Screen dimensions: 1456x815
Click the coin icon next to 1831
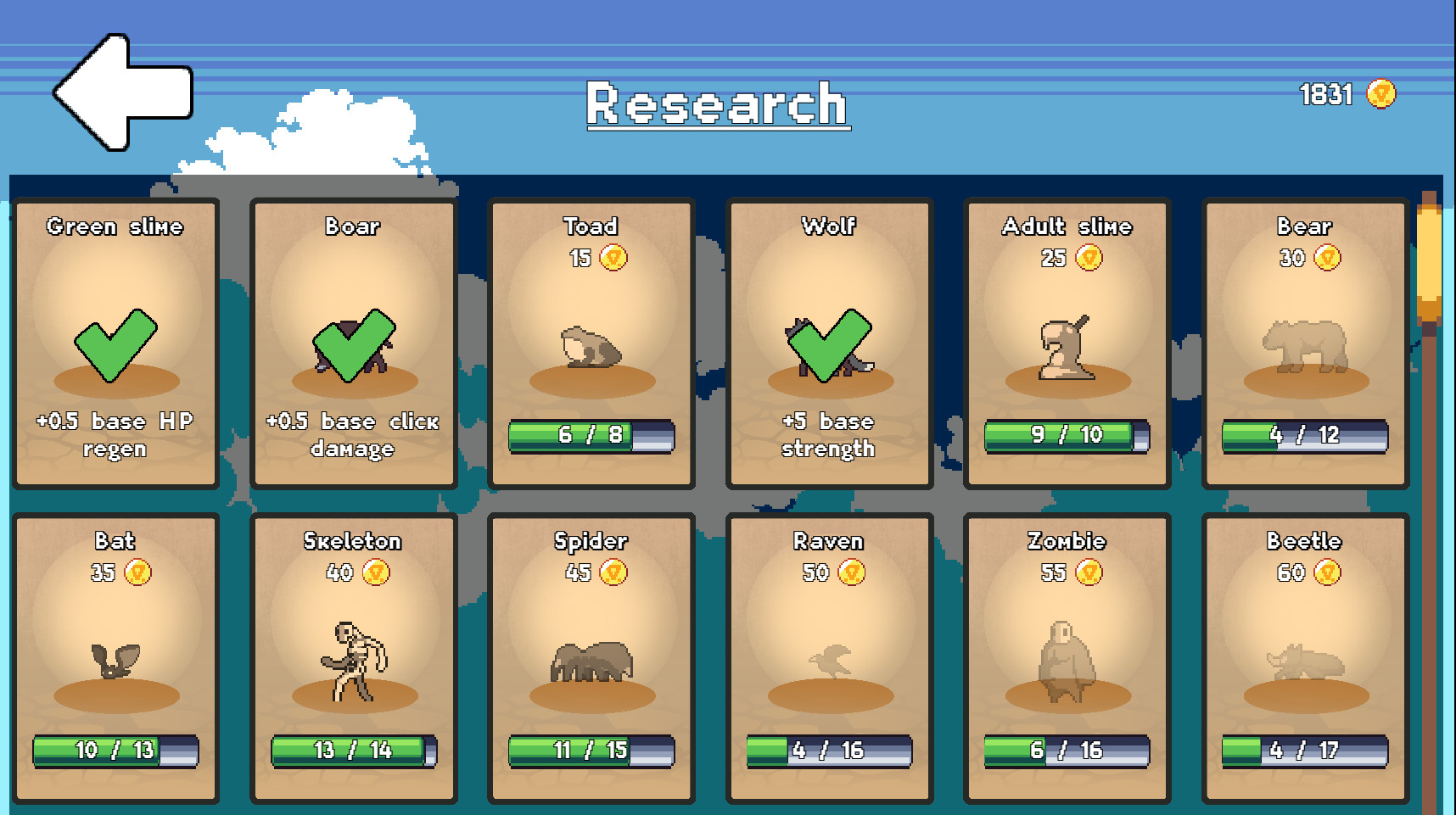point(1381,95)
